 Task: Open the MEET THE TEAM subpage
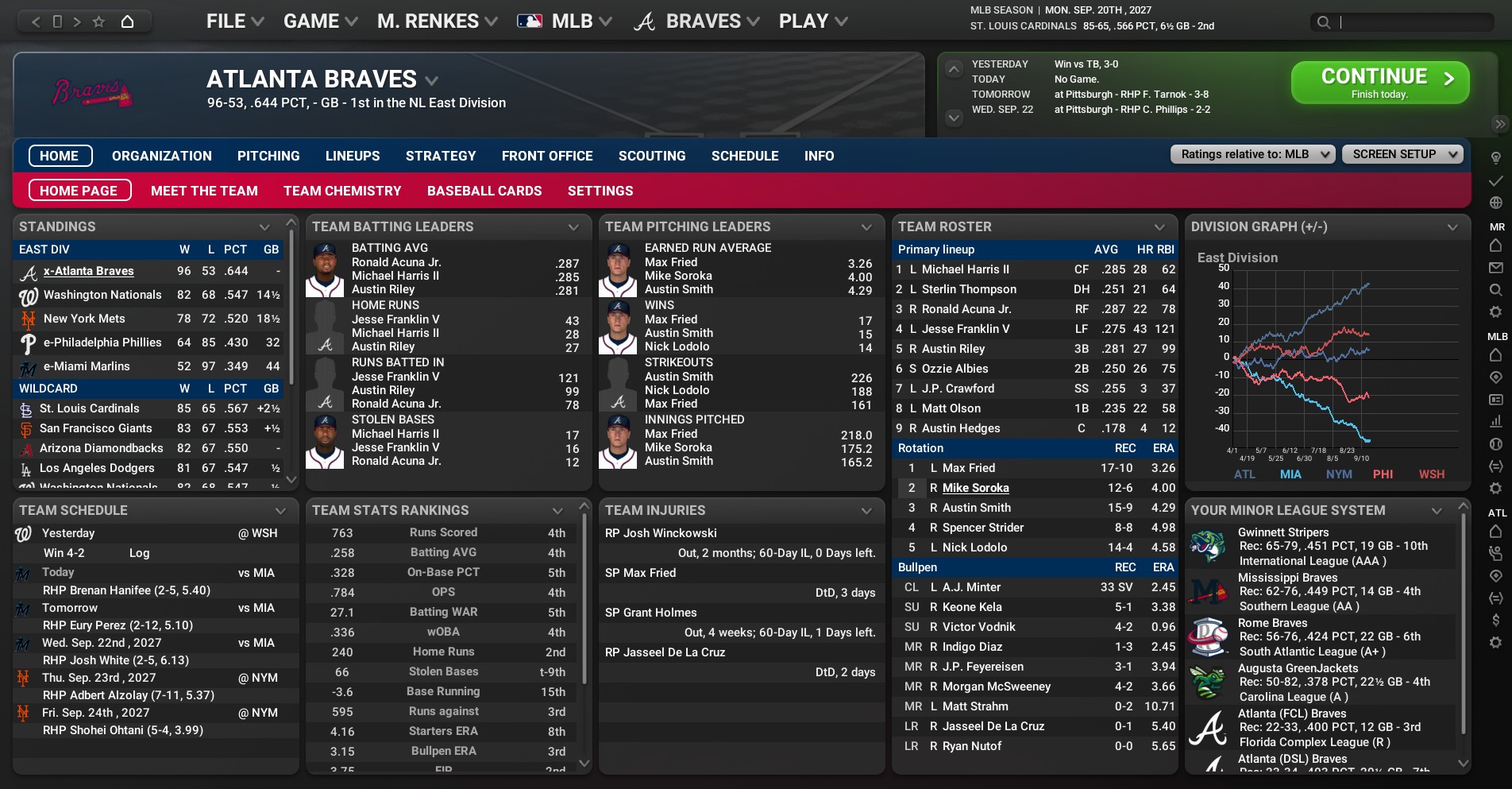click(x=204, y=191)
